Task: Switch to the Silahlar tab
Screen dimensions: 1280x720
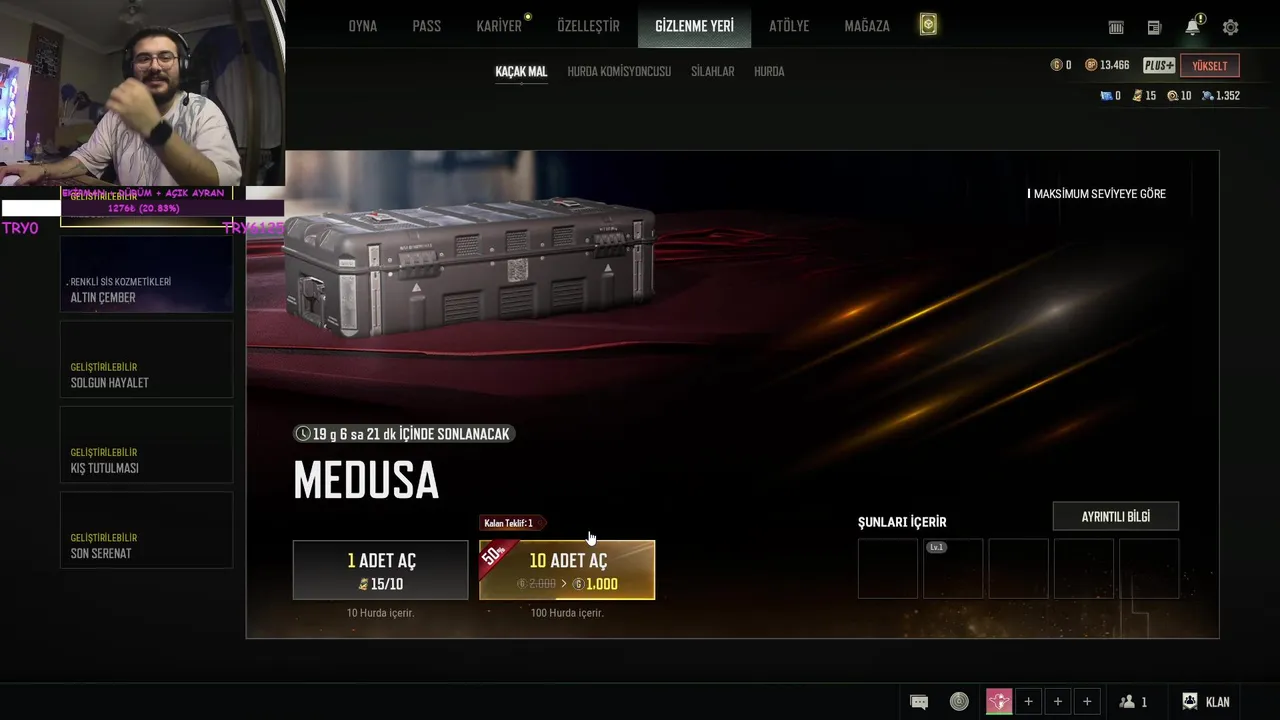Action: click(x=713, y=72)
